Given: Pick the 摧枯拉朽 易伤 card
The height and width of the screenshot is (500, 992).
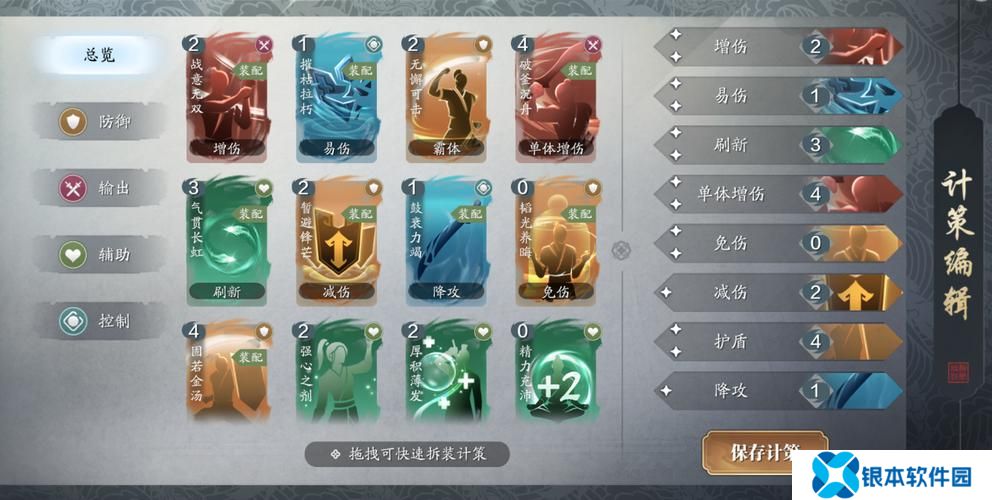Looking at the screenshot, I should click(336, 96).
